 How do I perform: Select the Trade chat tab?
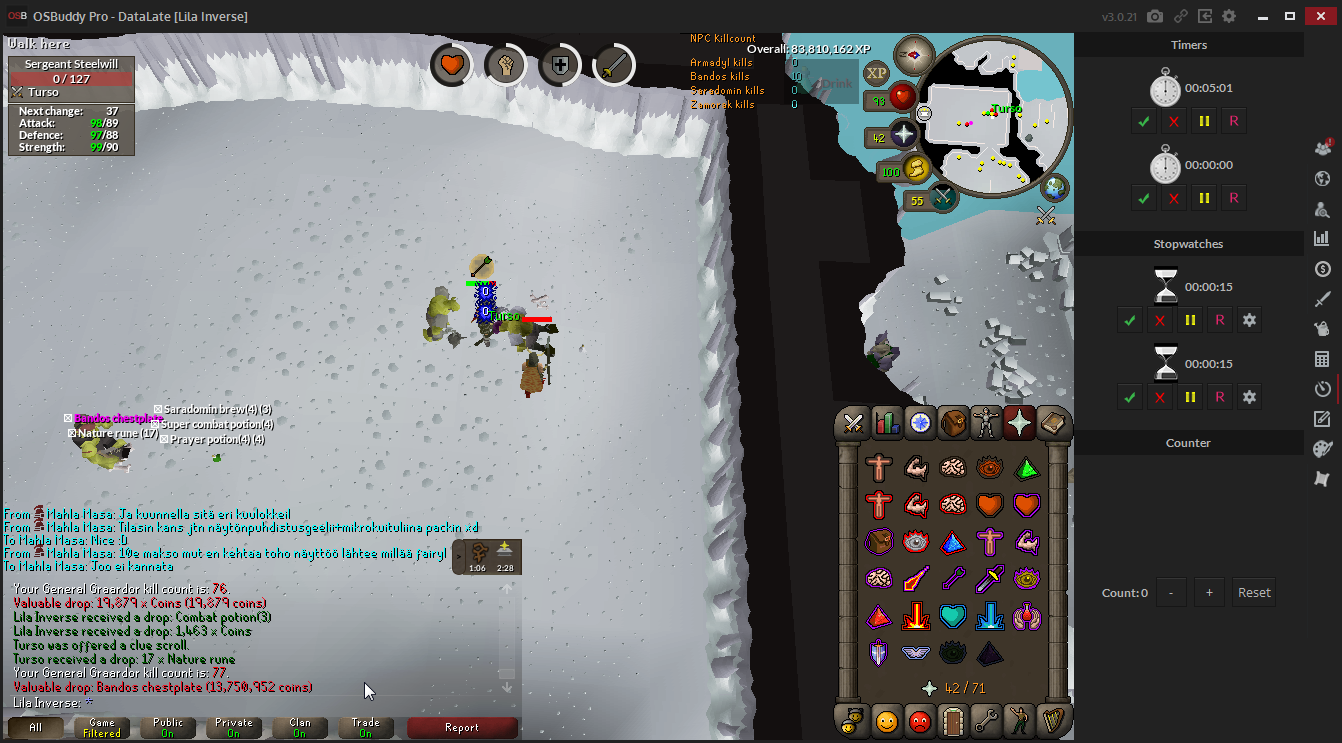click(x=365, y=727)
